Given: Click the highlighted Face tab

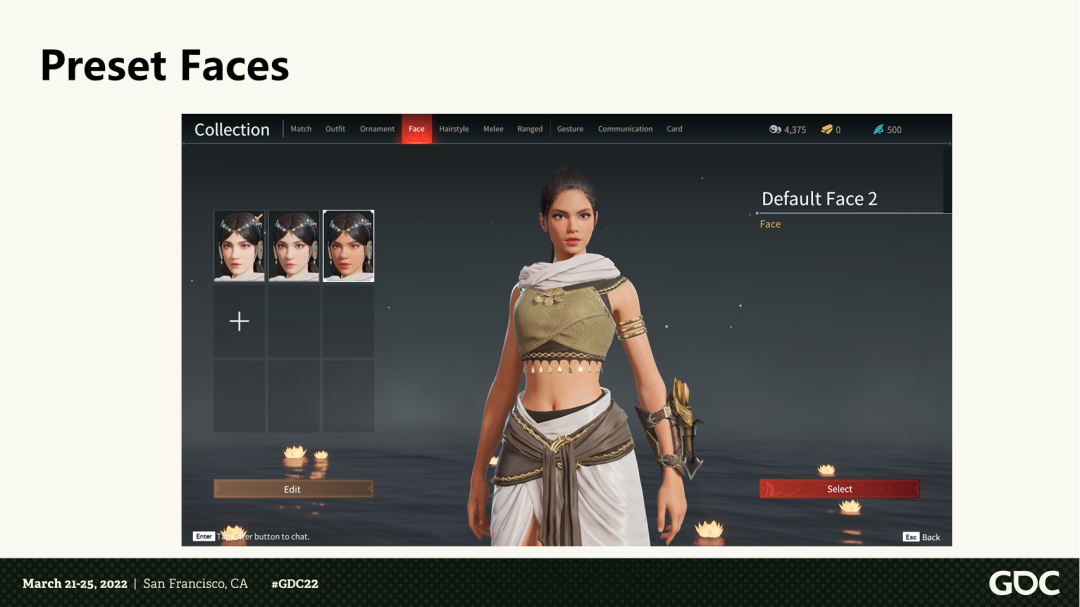Looking at the screenshot, I should tap(416, 129).
